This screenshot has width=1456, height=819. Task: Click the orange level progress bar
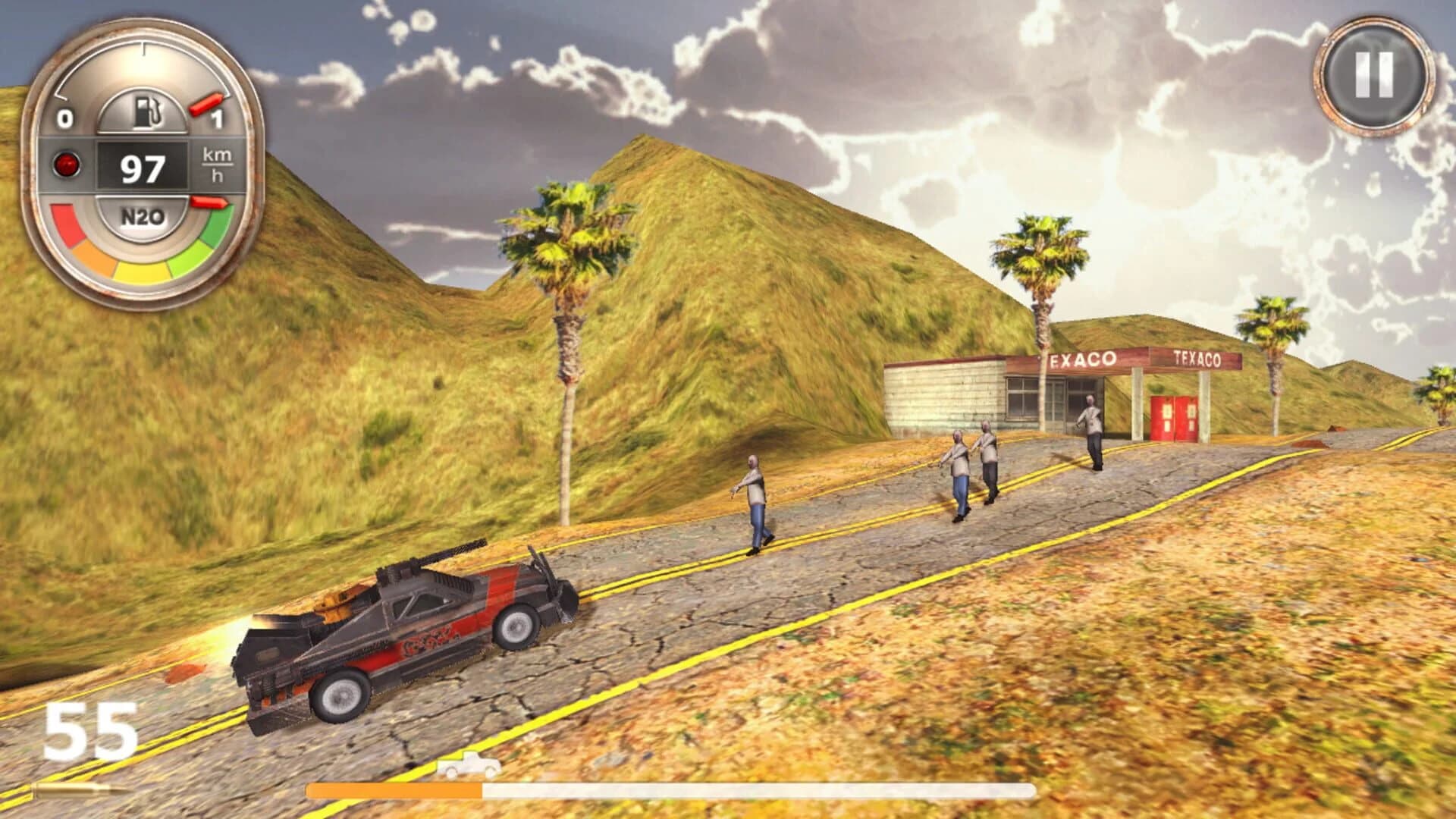pyautogui.click(x=394, y=791)
